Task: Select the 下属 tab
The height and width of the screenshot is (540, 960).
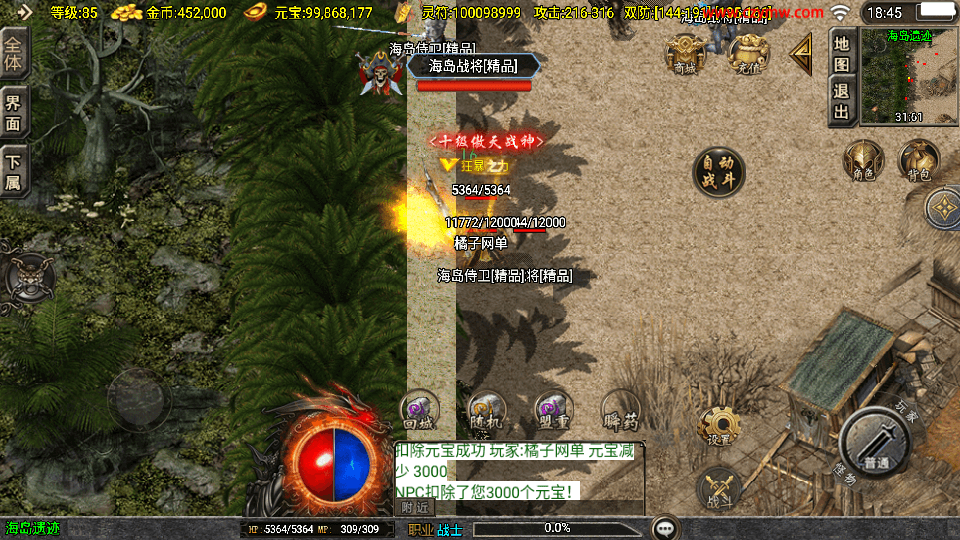Action: (x=14, y=170)
